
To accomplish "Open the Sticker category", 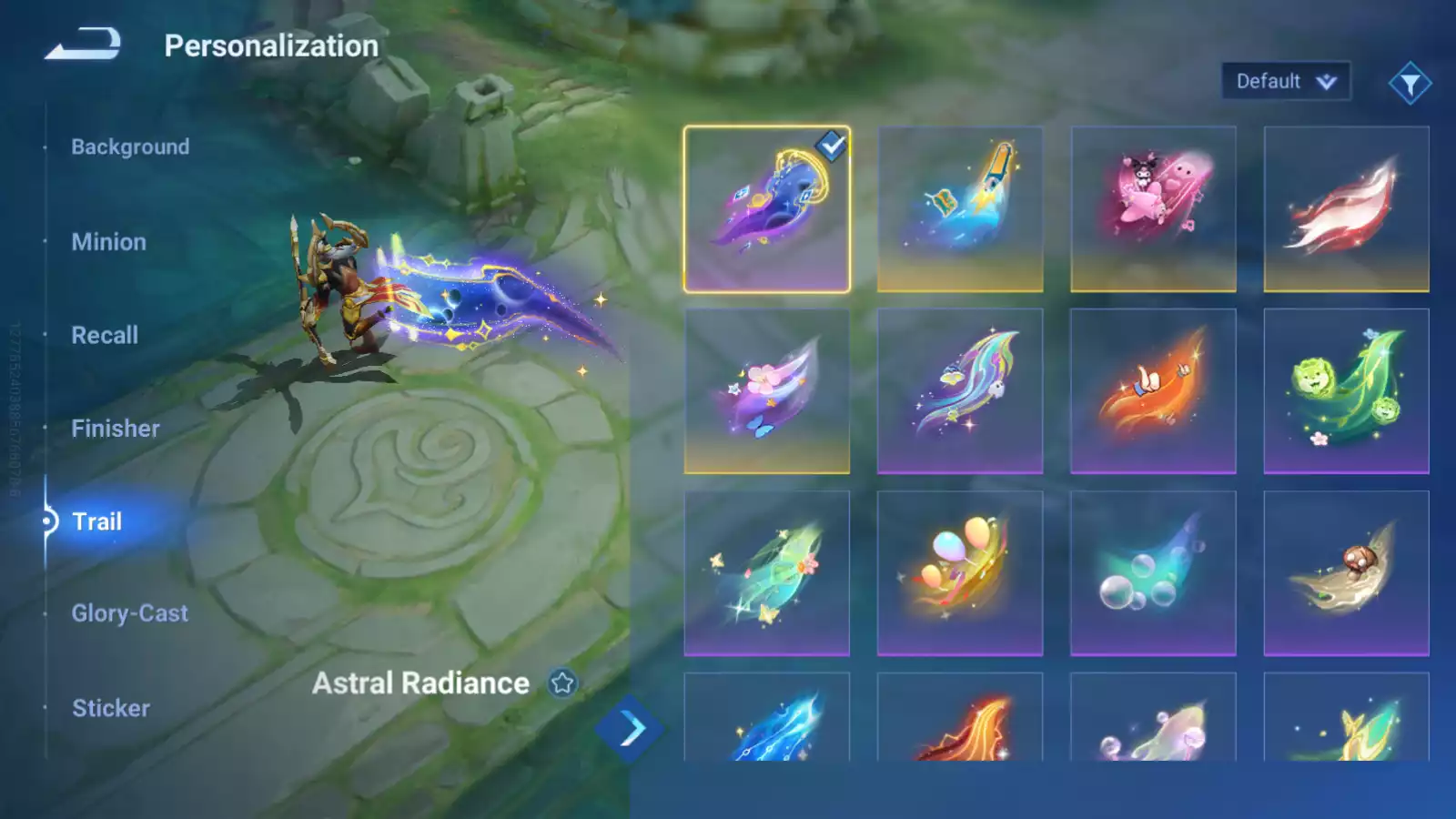I will pos(111,708).
